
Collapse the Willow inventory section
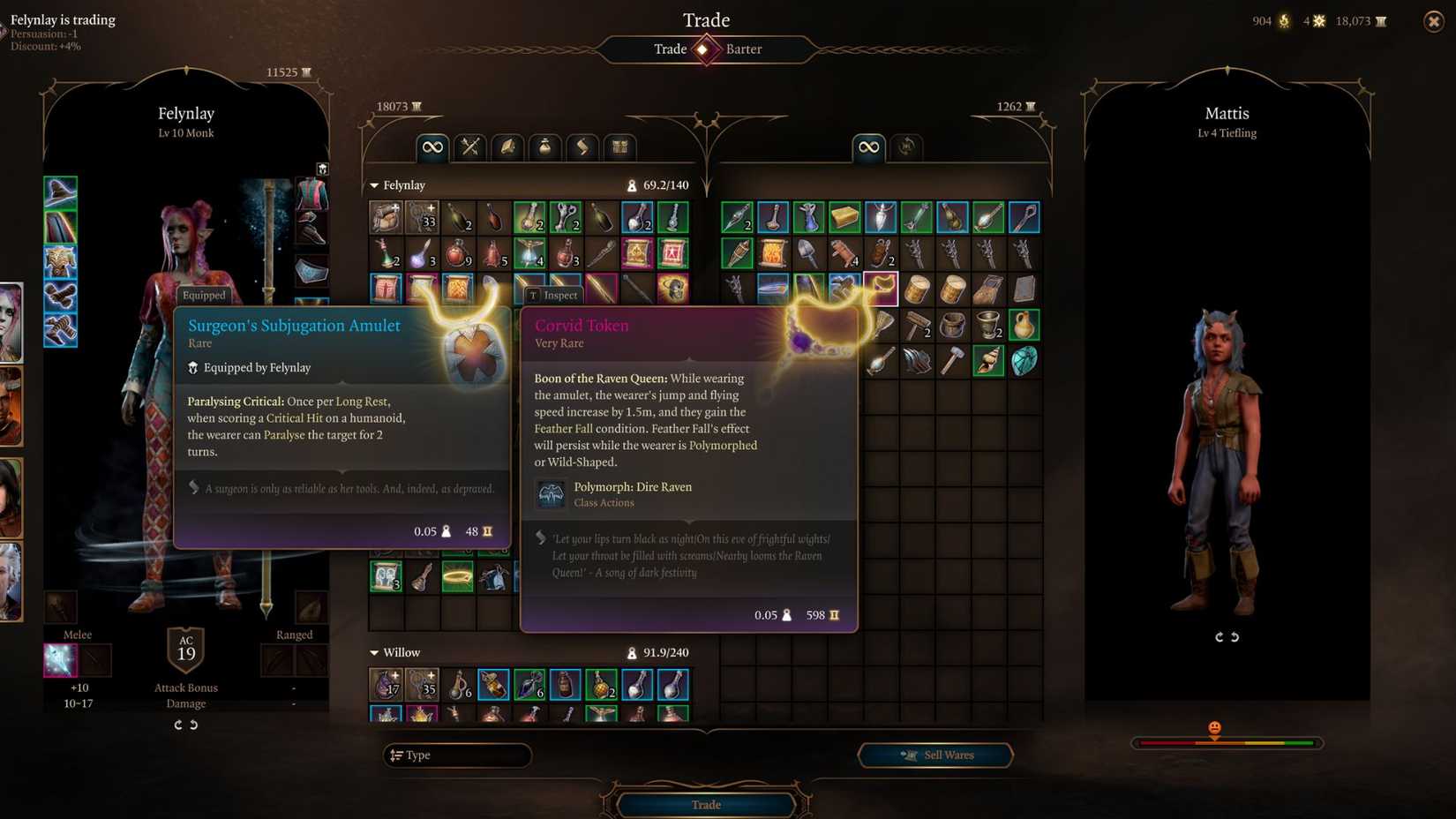point(374,652)
